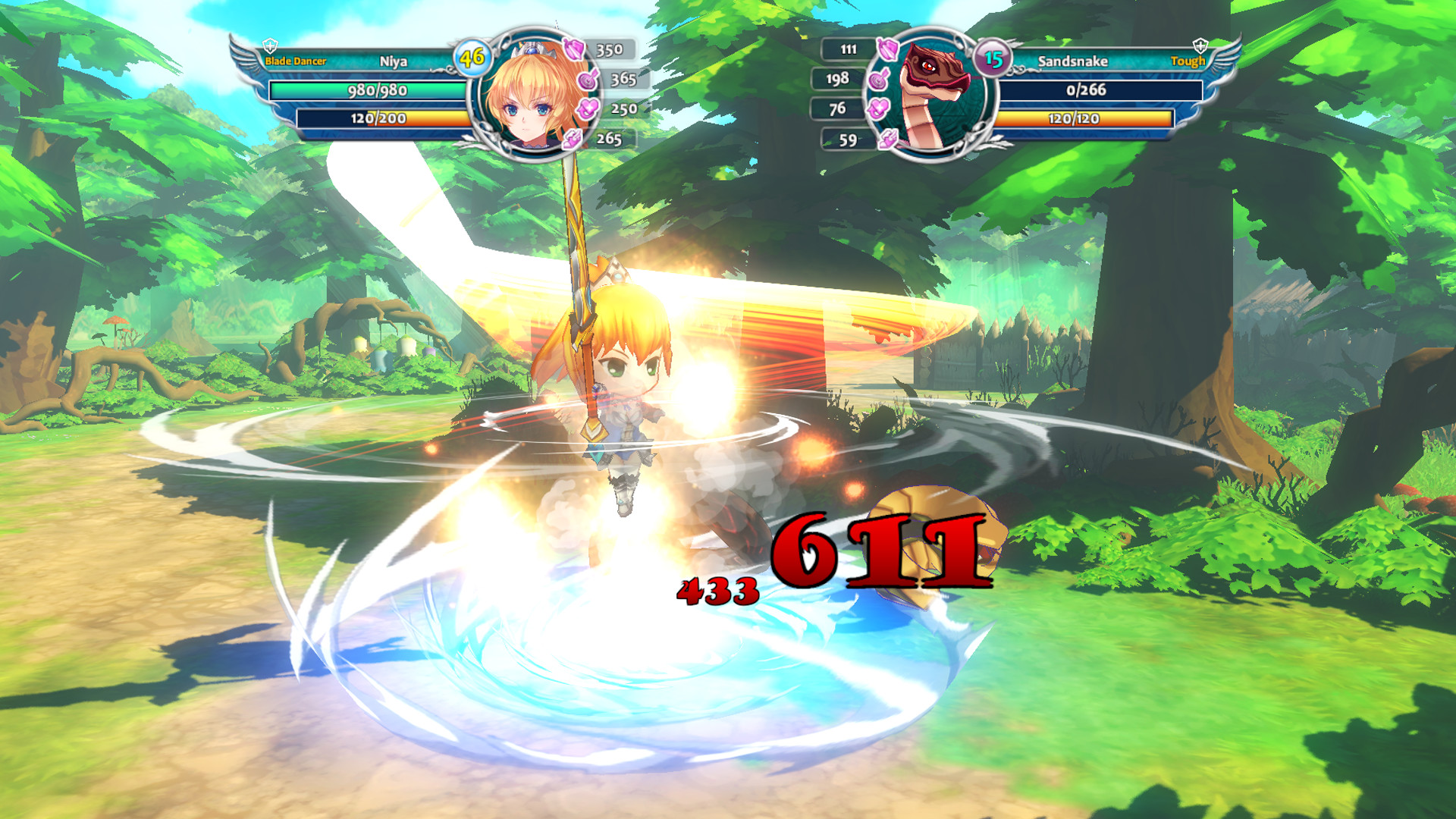The height and width of the screenshot is (819, 1456).
Task: Click the Sandsnake heart icon beside 76
Action: point(877,108)
